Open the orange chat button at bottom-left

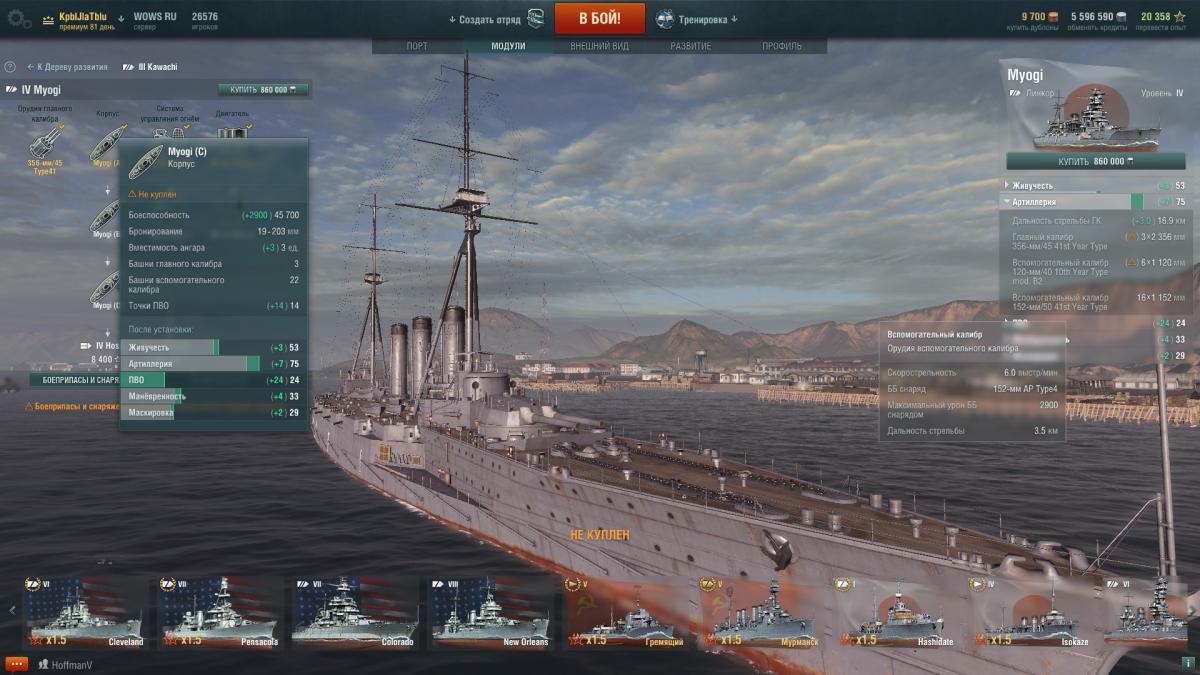(16, 663)
